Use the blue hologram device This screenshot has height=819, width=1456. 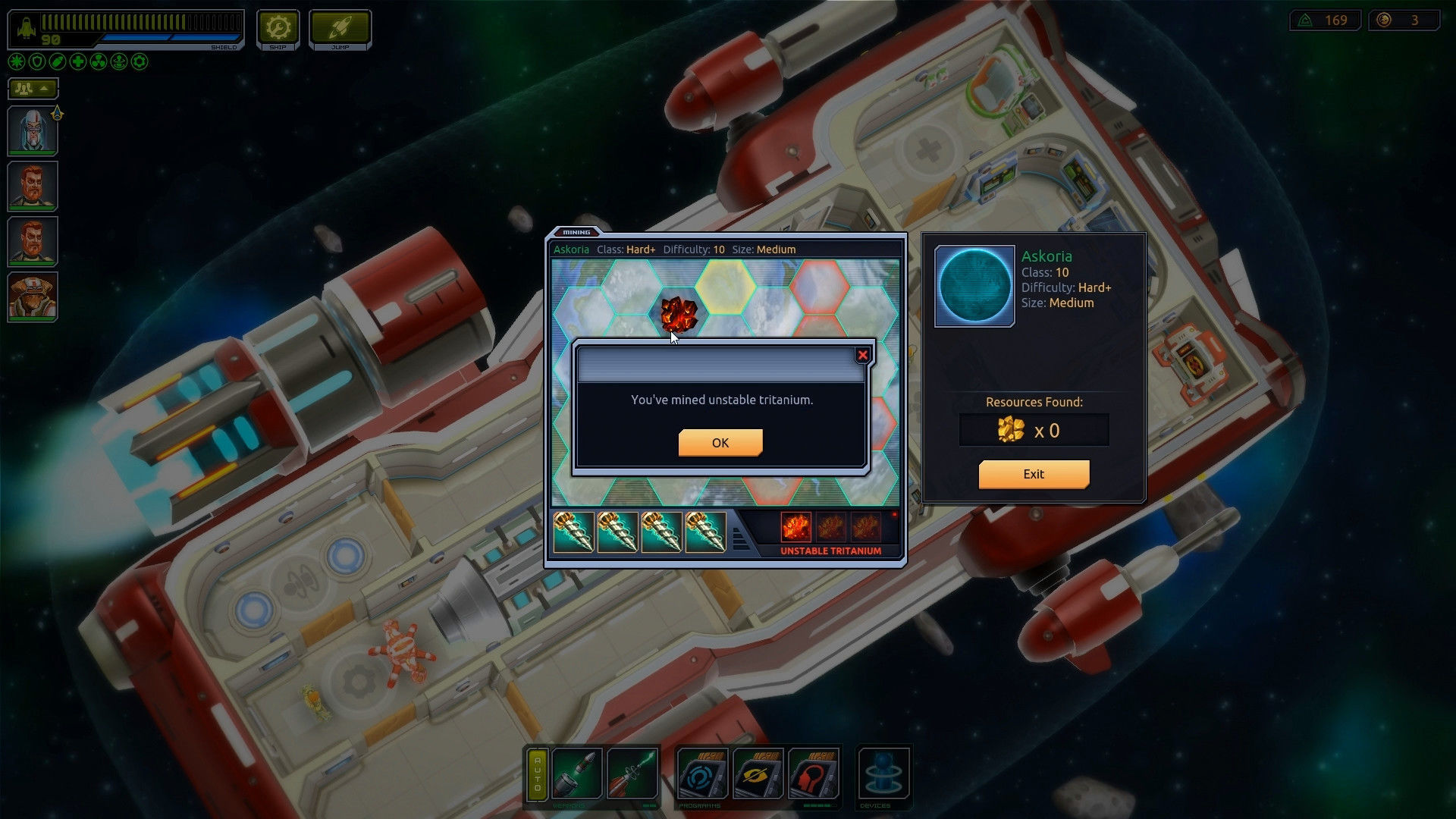[x=883, y=773]
